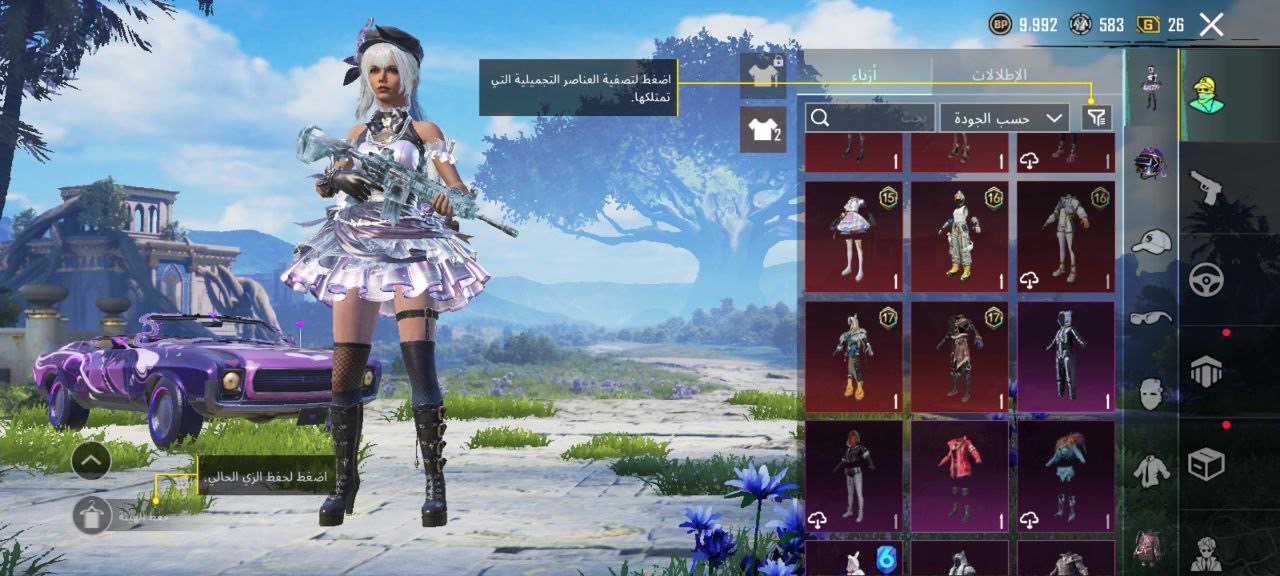Open the crate box category
1280x576 pixels.
(x=1206, y=464)
